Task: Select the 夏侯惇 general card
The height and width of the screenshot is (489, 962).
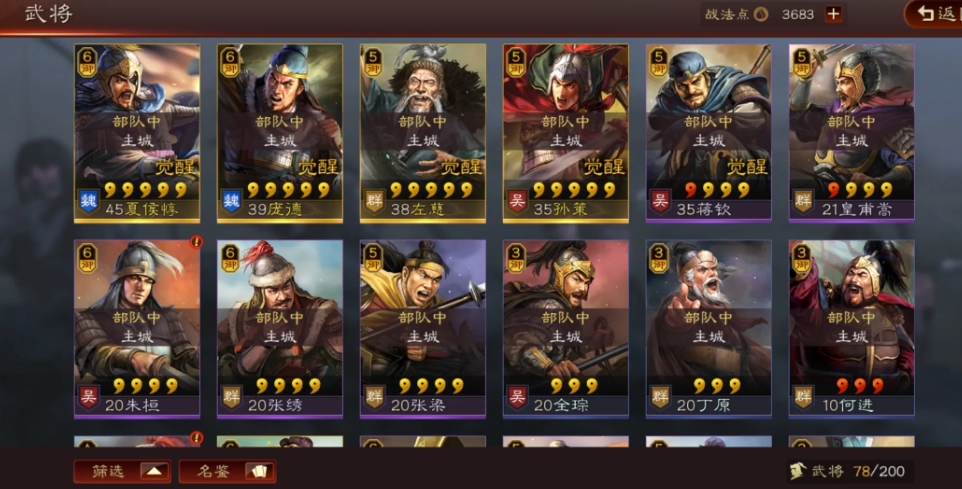Action: click(137, 132)
